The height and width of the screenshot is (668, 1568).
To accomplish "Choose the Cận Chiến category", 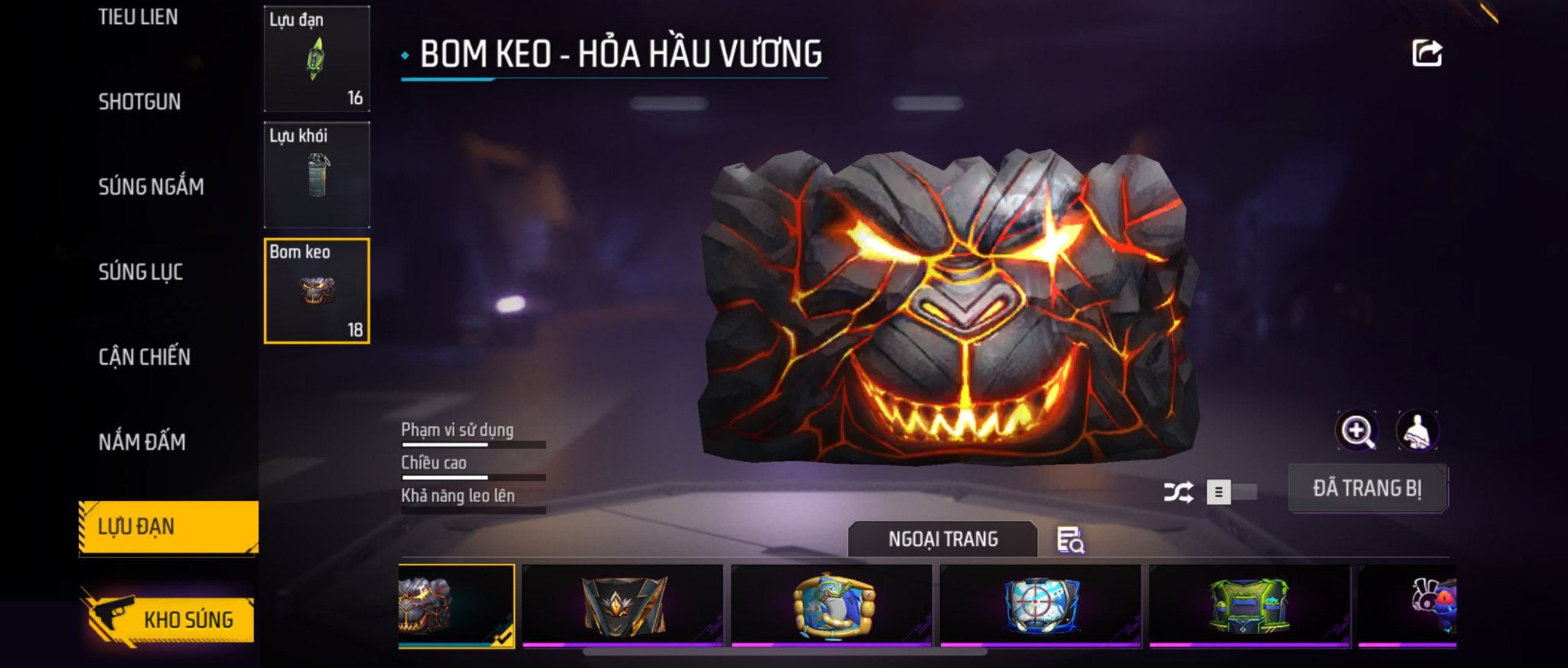I will point(144,357).
